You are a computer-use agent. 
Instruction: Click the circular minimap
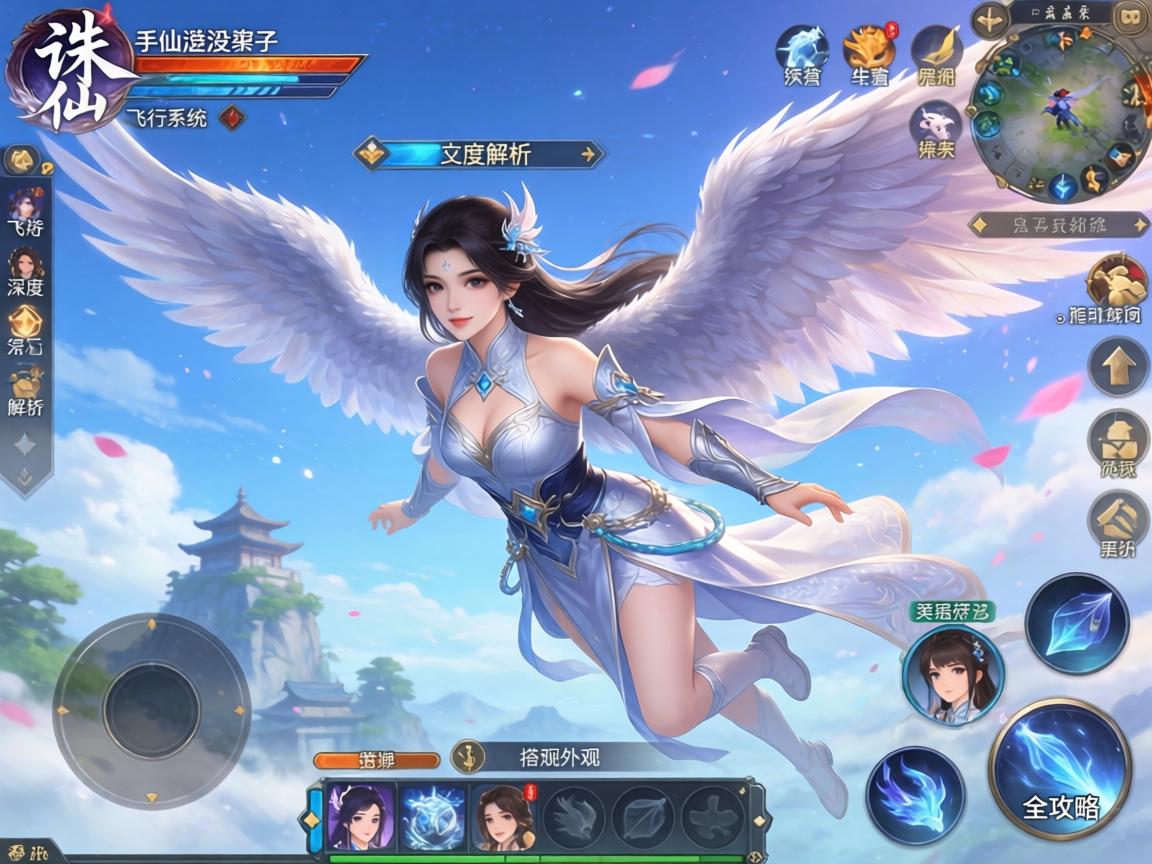tap(1062, 113)
